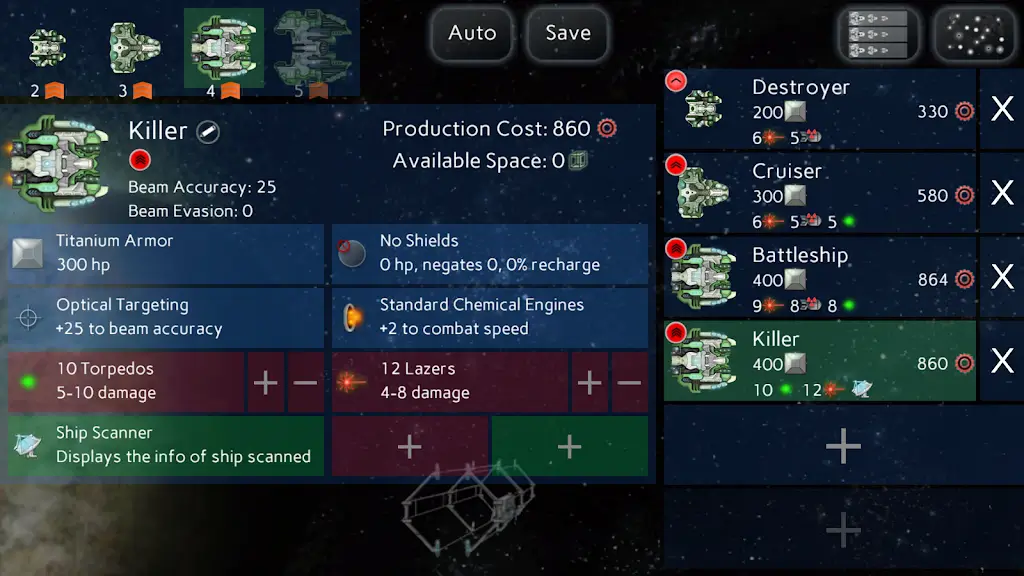The image size is (1024, 576).
Task: Open Optical Targeting computer slot
Action: click(x=165, y=317)
